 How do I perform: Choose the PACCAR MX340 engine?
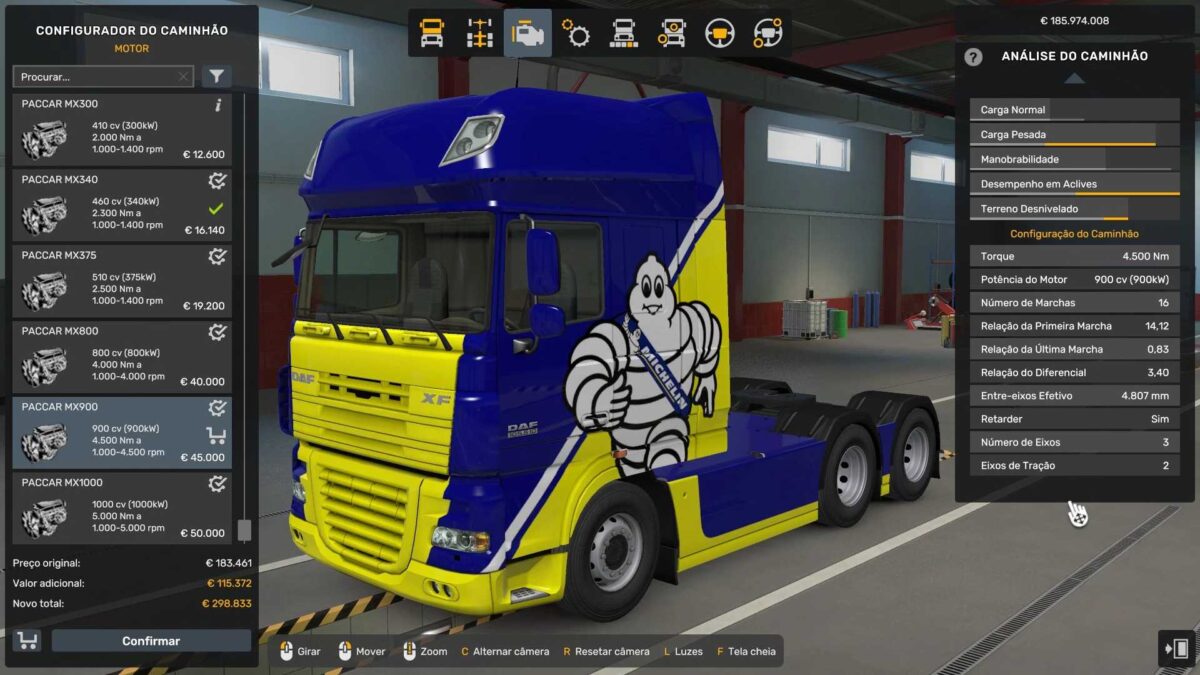click(122, 206)
